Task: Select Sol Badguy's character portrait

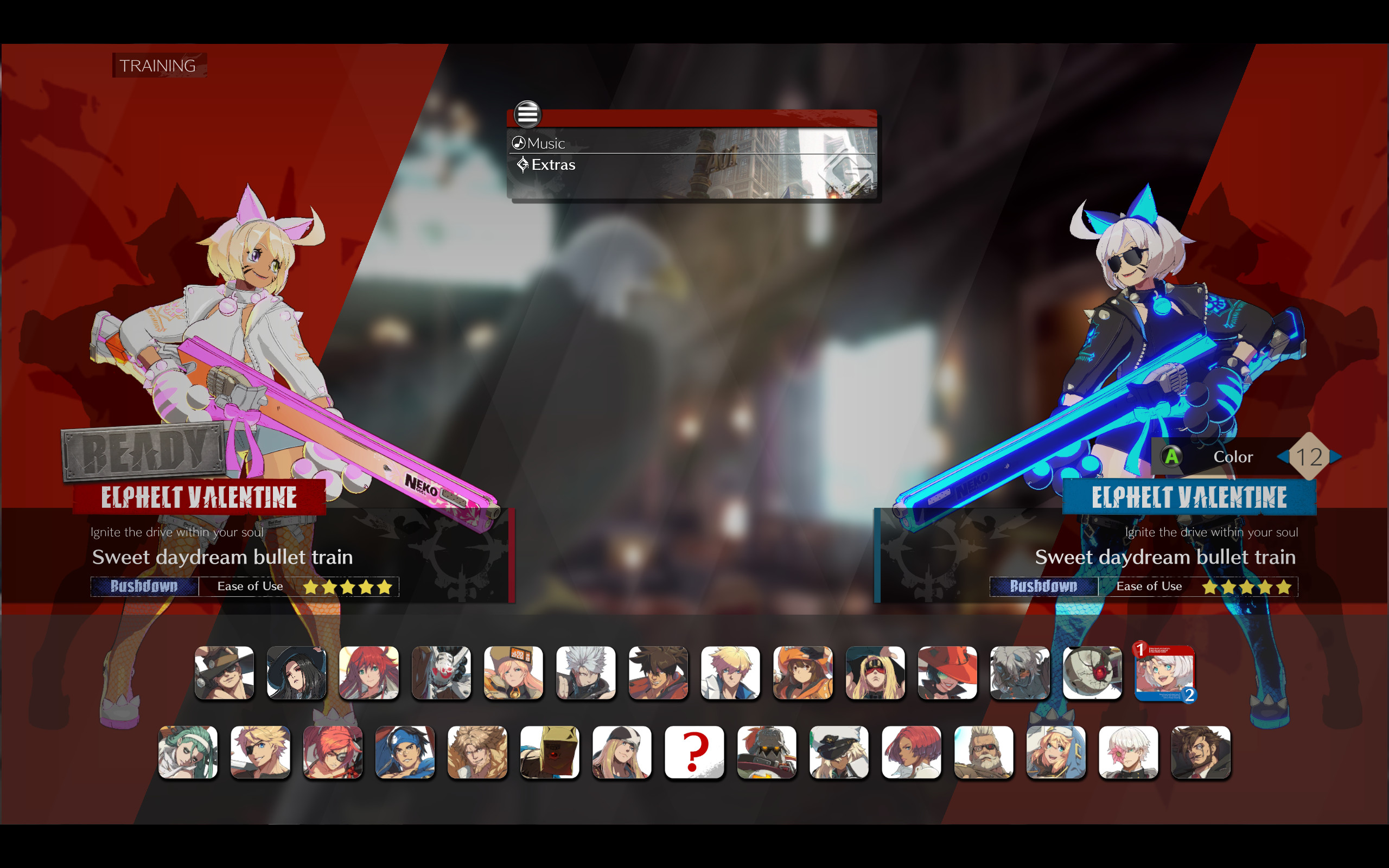Action: [658, 673]
